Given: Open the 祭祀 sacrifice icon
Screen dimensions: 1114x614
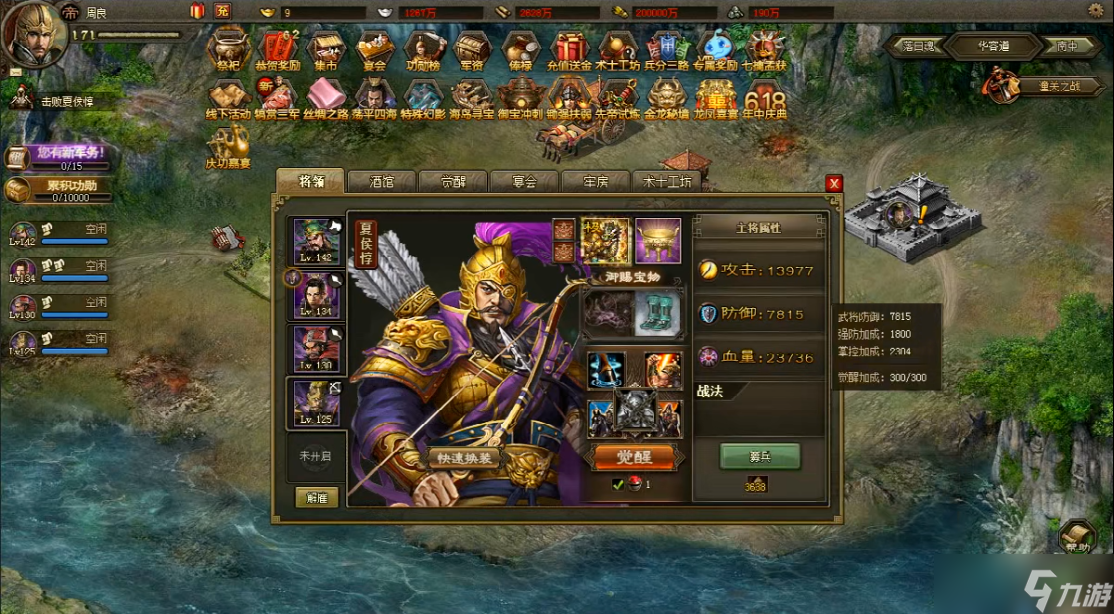Looking at the screenshot, I should 227,50.
